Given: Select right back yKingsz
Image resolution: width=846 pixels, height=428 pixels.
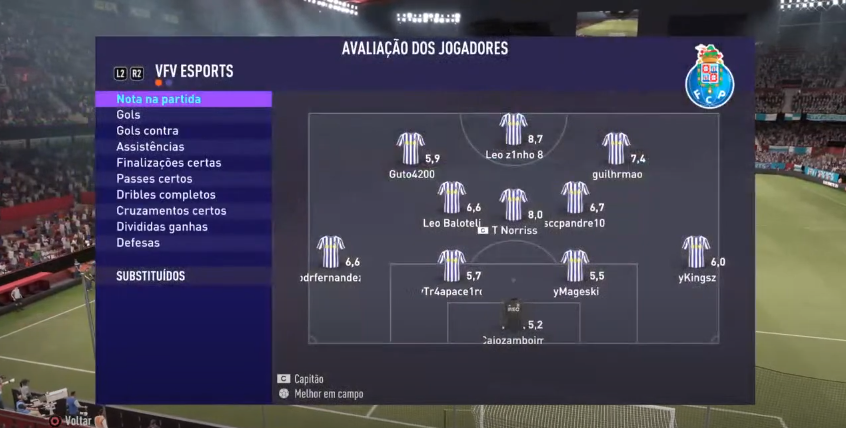Looking at the screenshot, I should 696,252.
